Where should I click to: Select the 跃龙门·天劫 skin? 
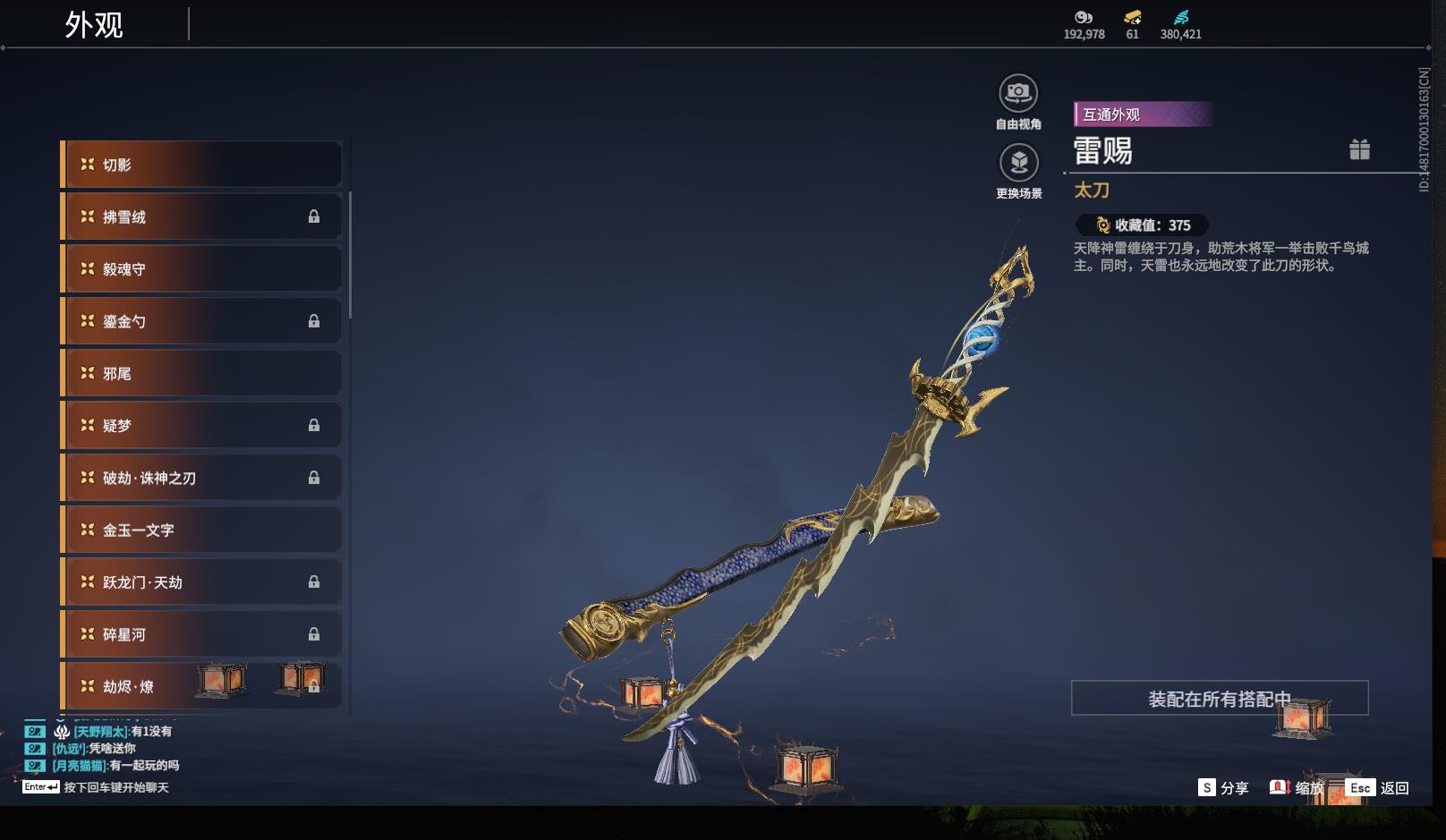point(201,582)
